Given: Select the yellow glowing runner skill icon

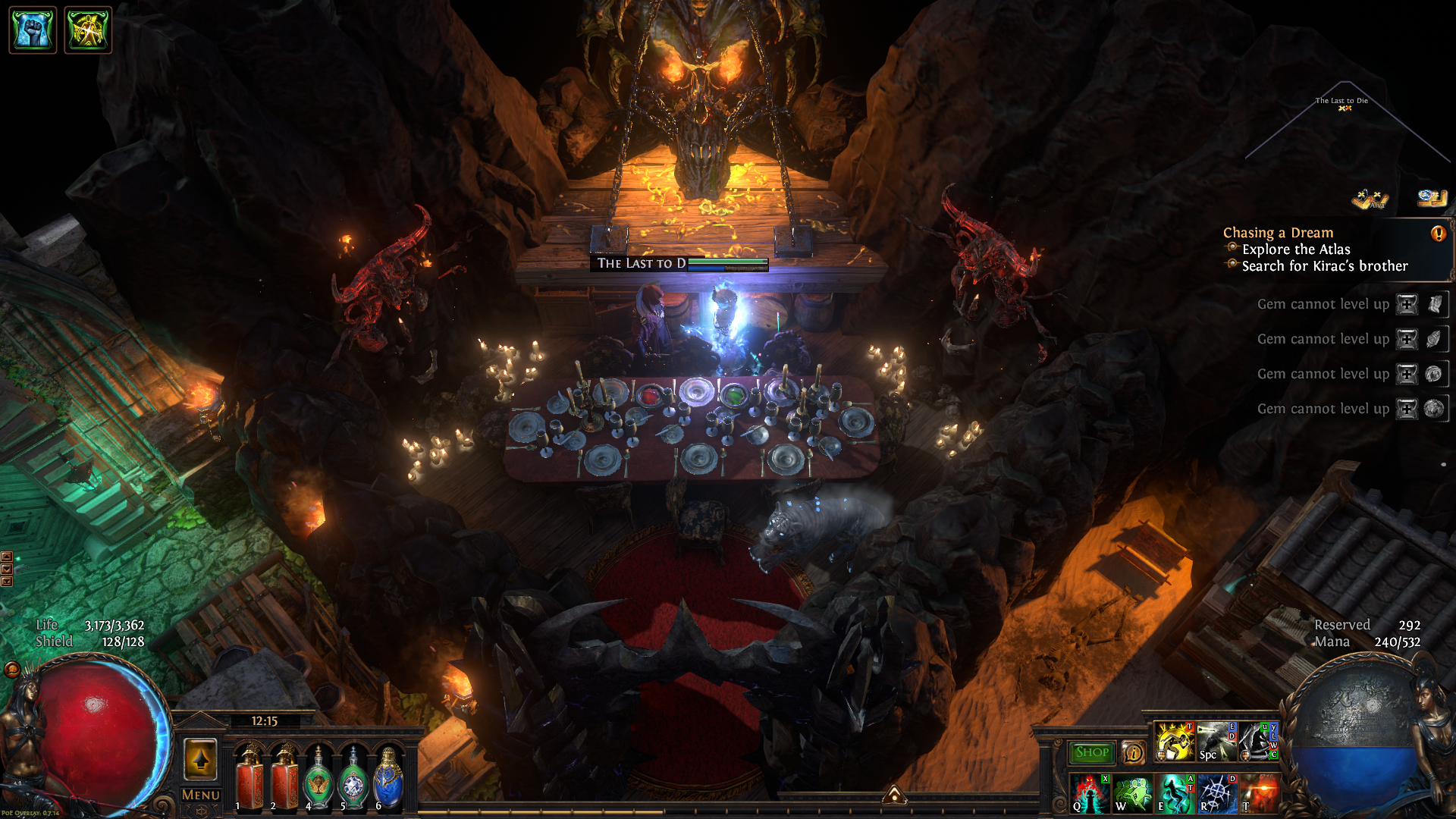Looking at the screenshot, I should pos(1174,742).
